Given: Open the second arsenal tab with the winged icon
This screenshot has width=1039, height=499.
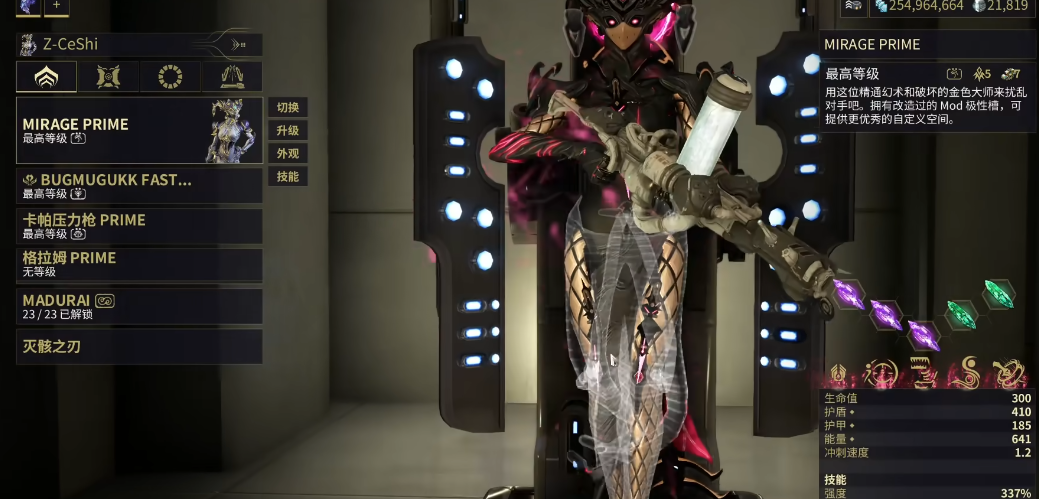Looking at the screenshot, I should coord(108,77).
